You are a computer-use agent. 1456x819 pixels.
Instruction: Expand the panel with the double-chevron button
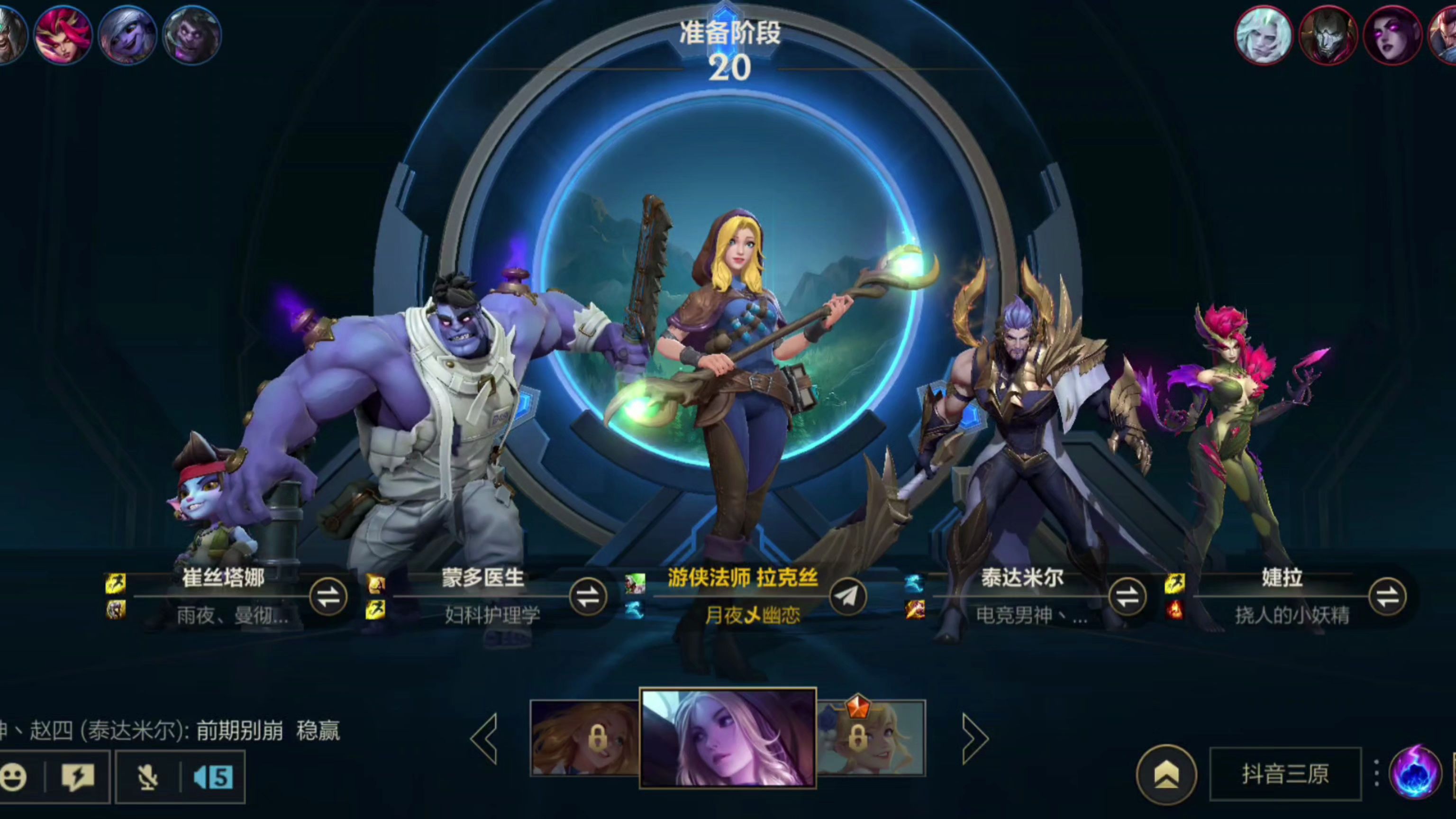click(x=1166, y=774)
